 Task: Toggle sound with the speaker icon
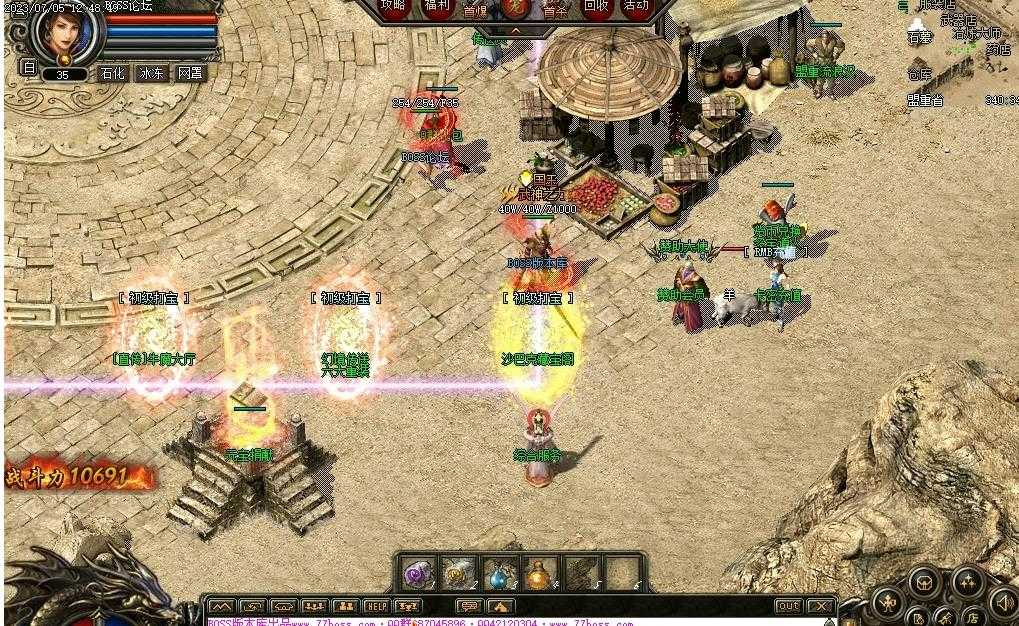[1004, 601]
